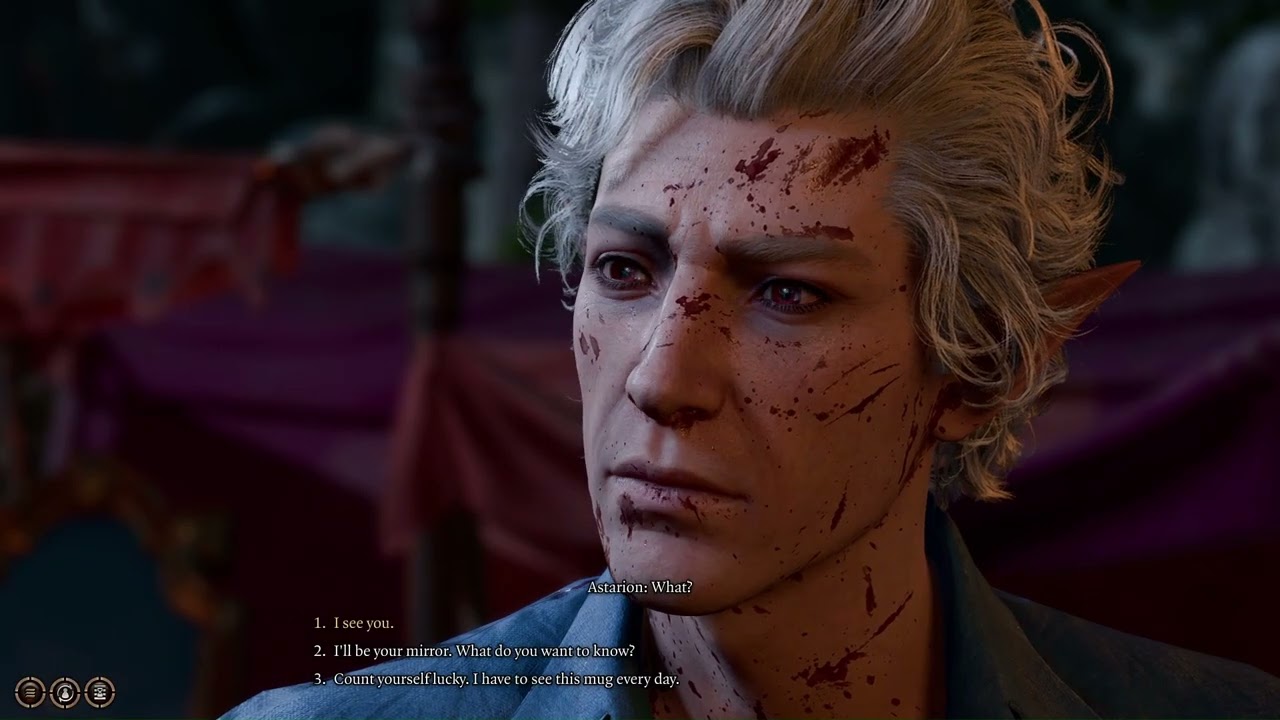1280x720 pixels.
Task: Select "I'll be your mirror" dialogue option
Action: point(483,651)
